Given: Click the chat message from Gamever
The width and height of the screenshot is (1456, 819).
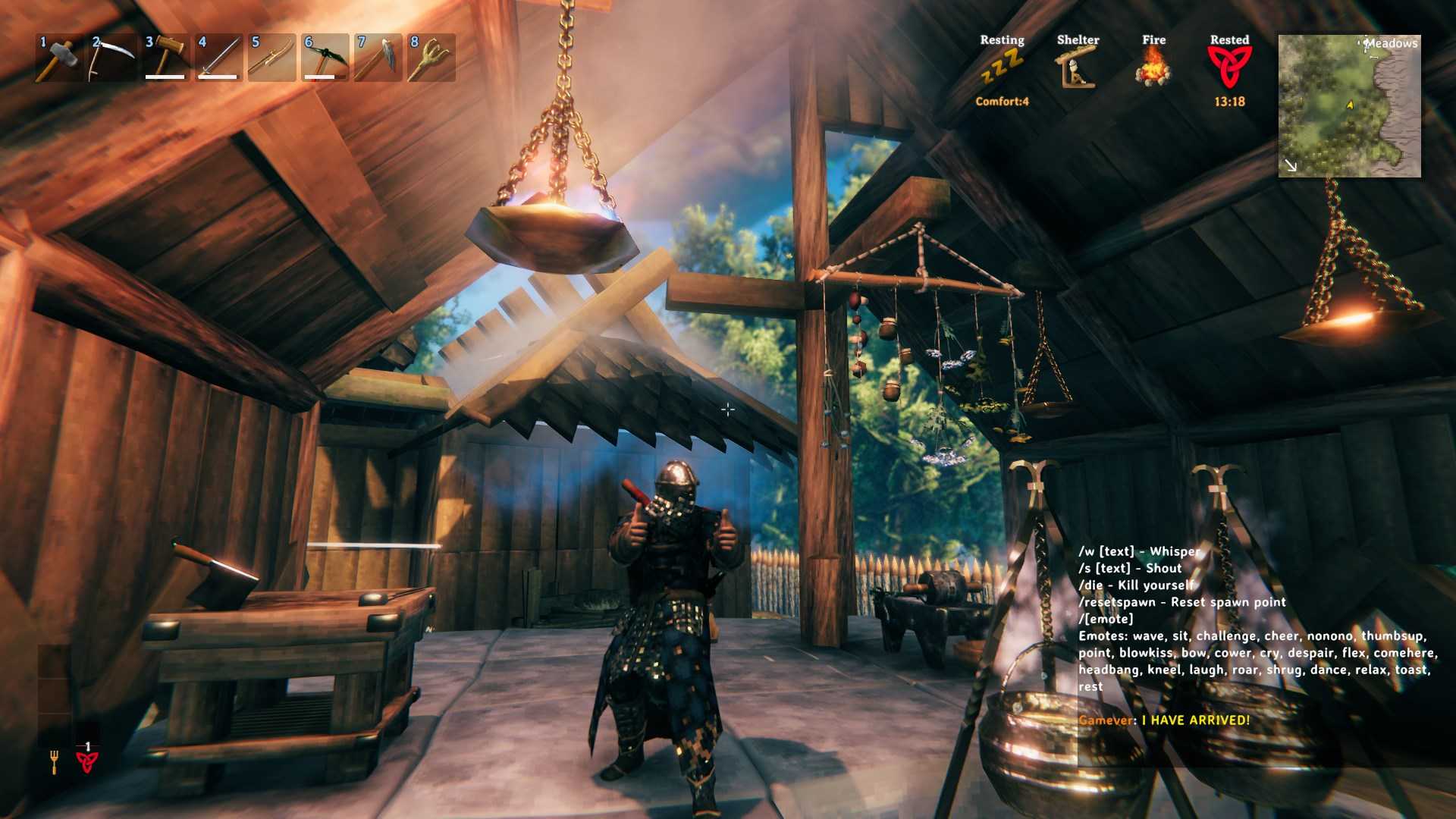Looking at the screenshot, I should click(1164, 720).
